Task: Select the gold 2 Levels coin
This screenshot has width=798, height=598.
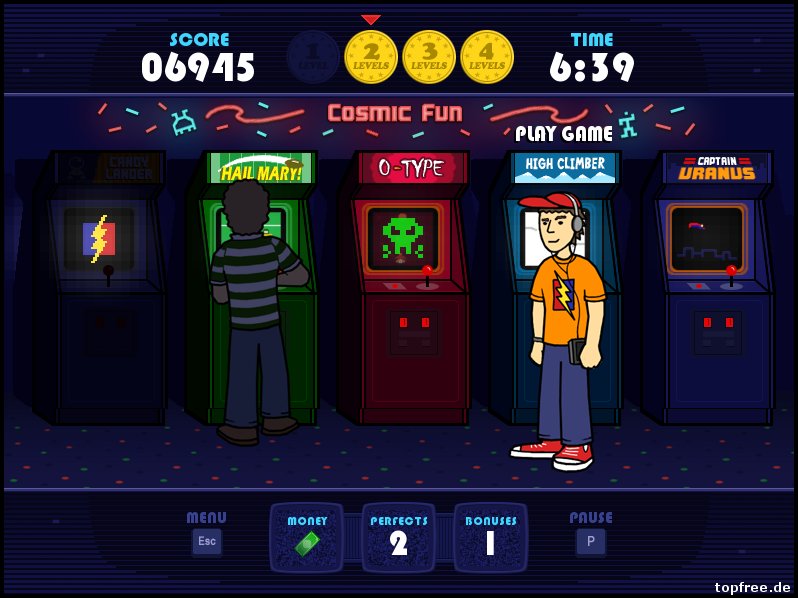Action: click(371, 56)
